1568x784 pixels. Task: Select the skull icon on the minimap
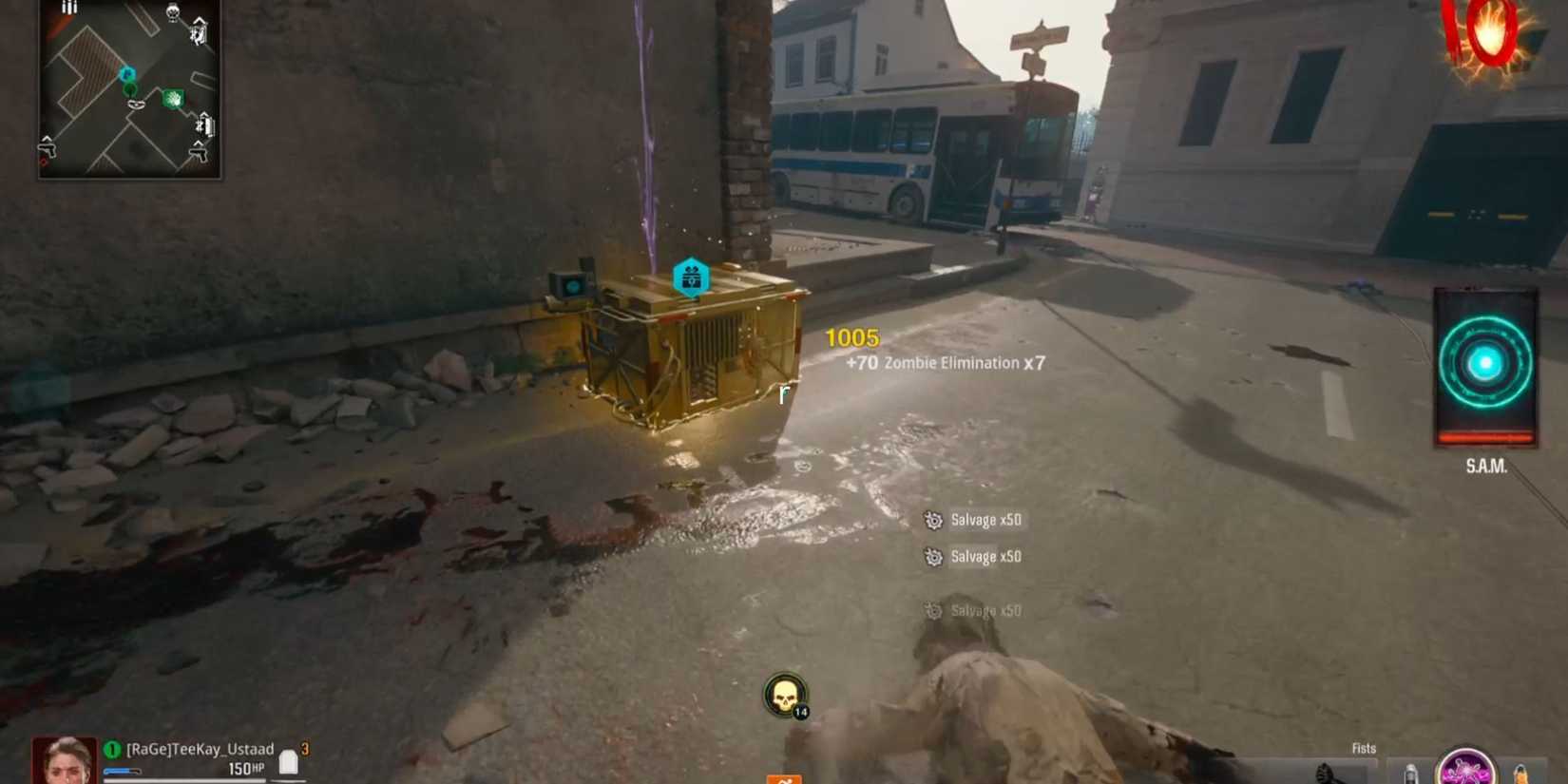172,14
